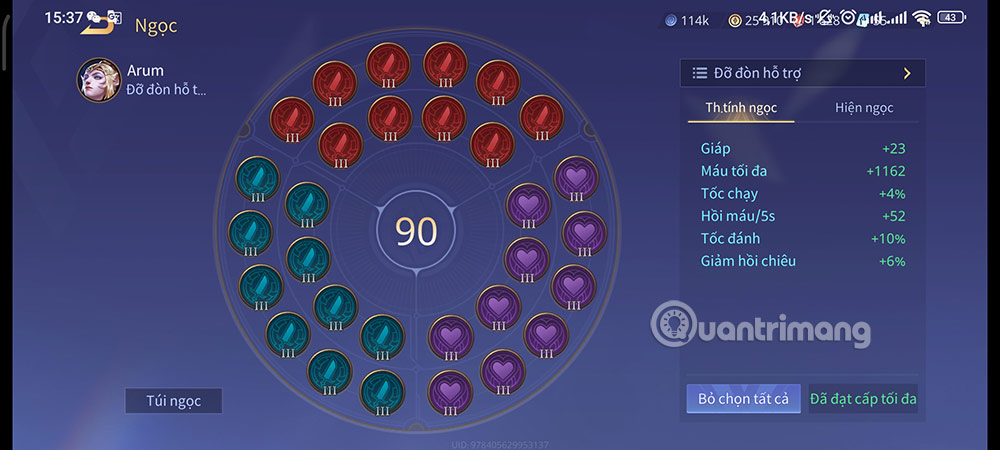Switch to the Th.tính ngọc tab
Screen dimensions: 1000x450
[x=741, y=108]
